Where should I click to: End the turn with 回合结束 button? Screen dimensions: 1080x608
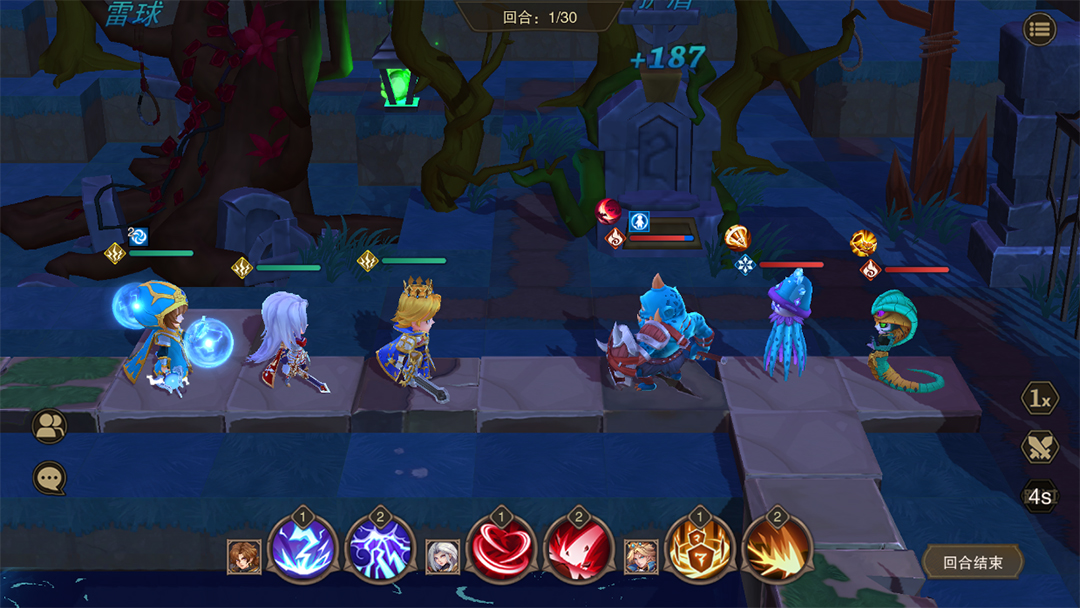(x=971, y=562)
